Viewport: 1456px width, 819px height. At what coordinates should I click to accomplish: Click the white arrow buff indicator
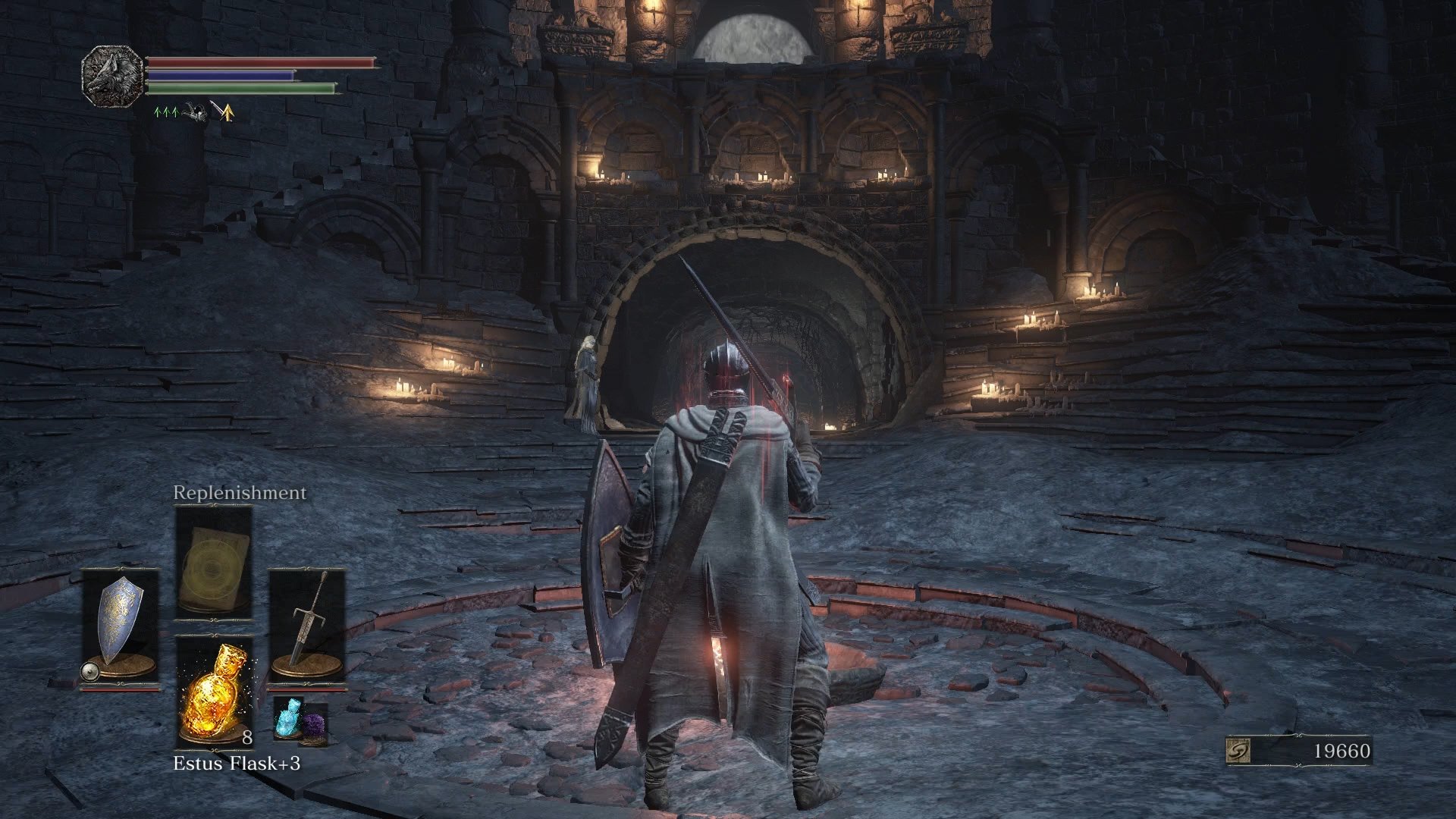tap(215, 107)
